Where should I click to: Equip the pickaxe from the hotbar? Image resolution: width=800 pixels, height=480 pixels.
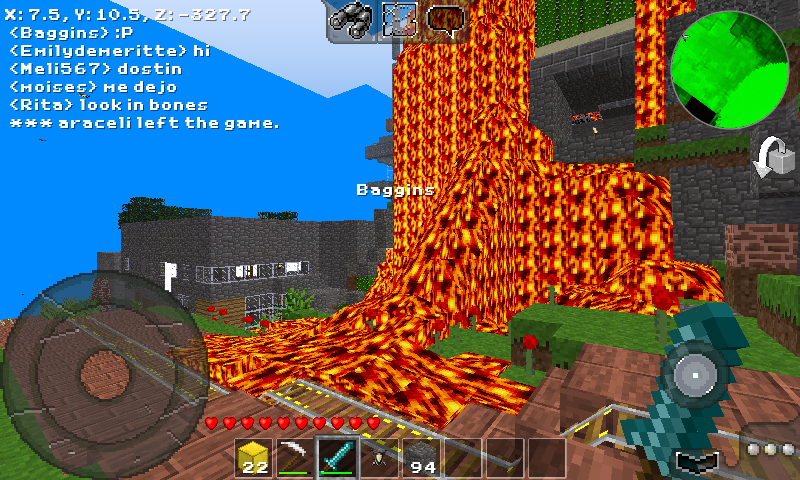pos(296,458)
